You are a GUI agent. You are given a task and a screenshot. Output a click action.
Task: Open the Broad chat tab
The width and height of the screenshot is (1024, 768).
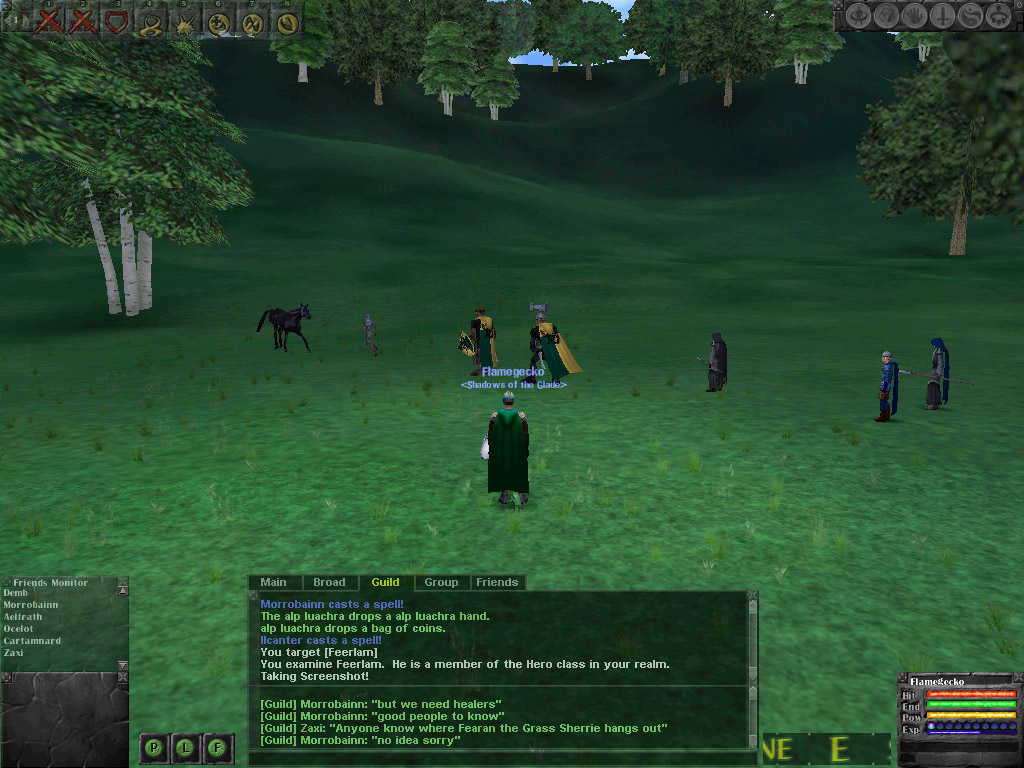coord(329,583)
